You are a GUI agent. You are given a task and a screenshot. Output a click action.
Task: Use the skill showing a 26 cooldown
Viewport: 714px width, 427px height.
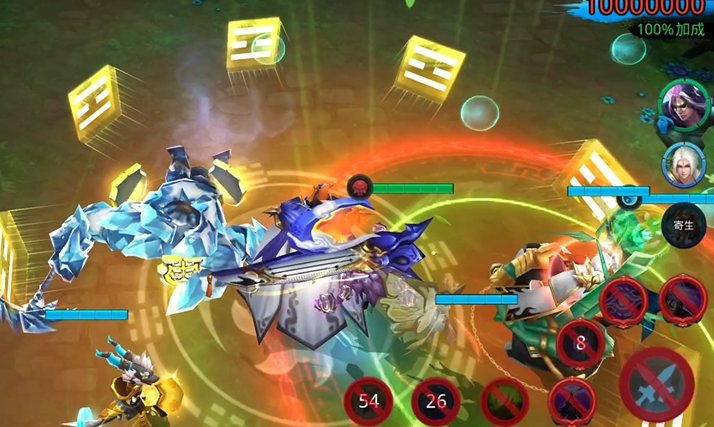(436, 403)
